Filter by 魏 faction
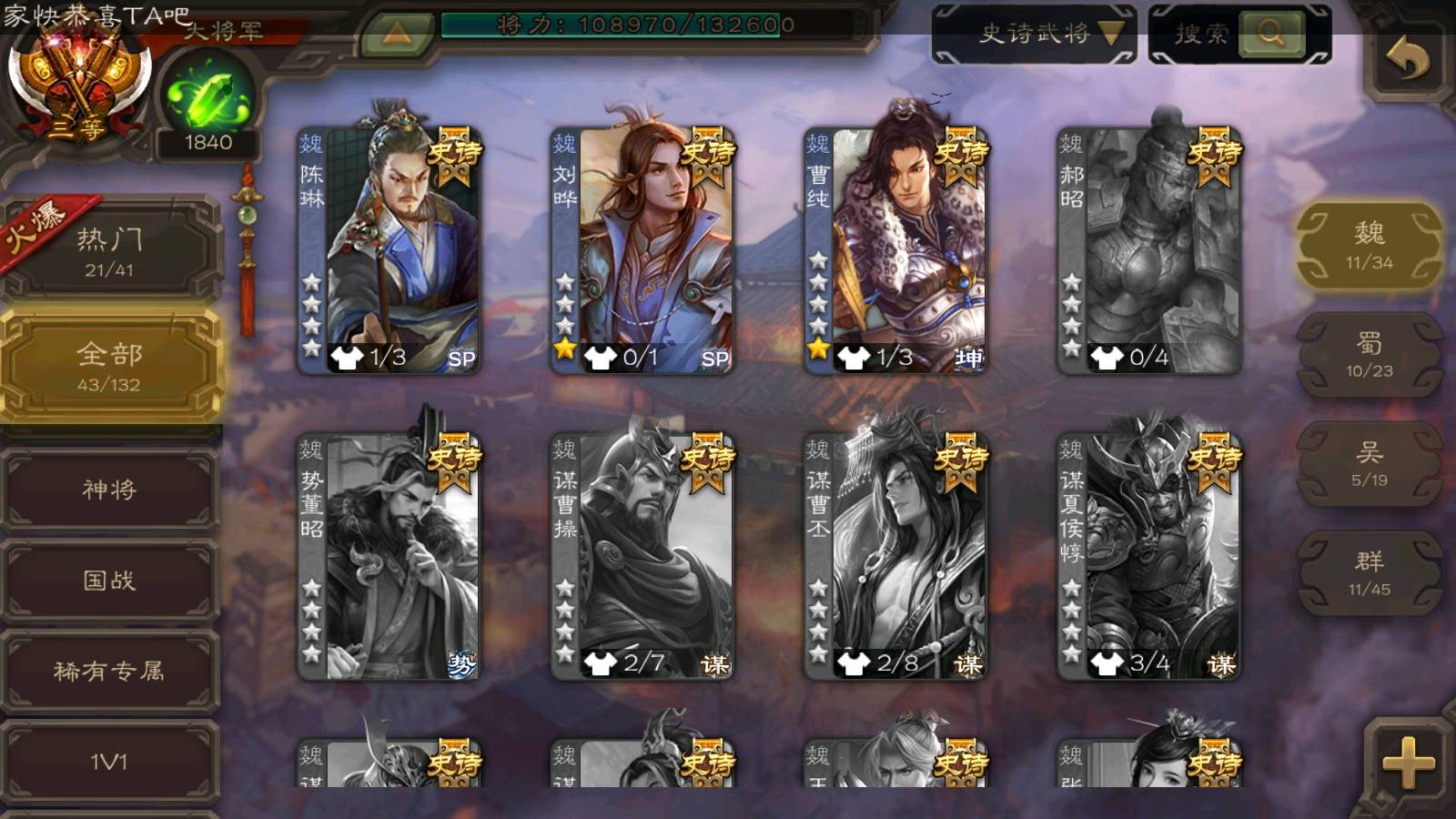1456x819 pixels. point(1369,246)
